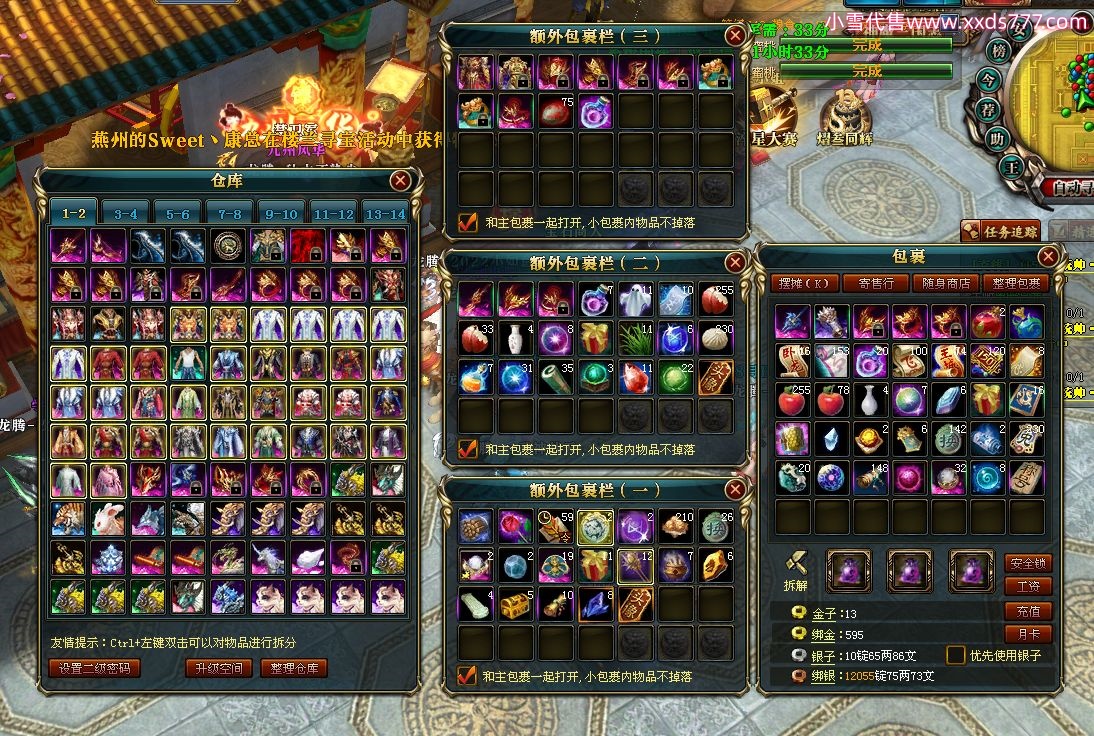Toggle the checkbox in 额外包裹栏（二）
Screen dimensions: 1094x736
click(467, 449)
